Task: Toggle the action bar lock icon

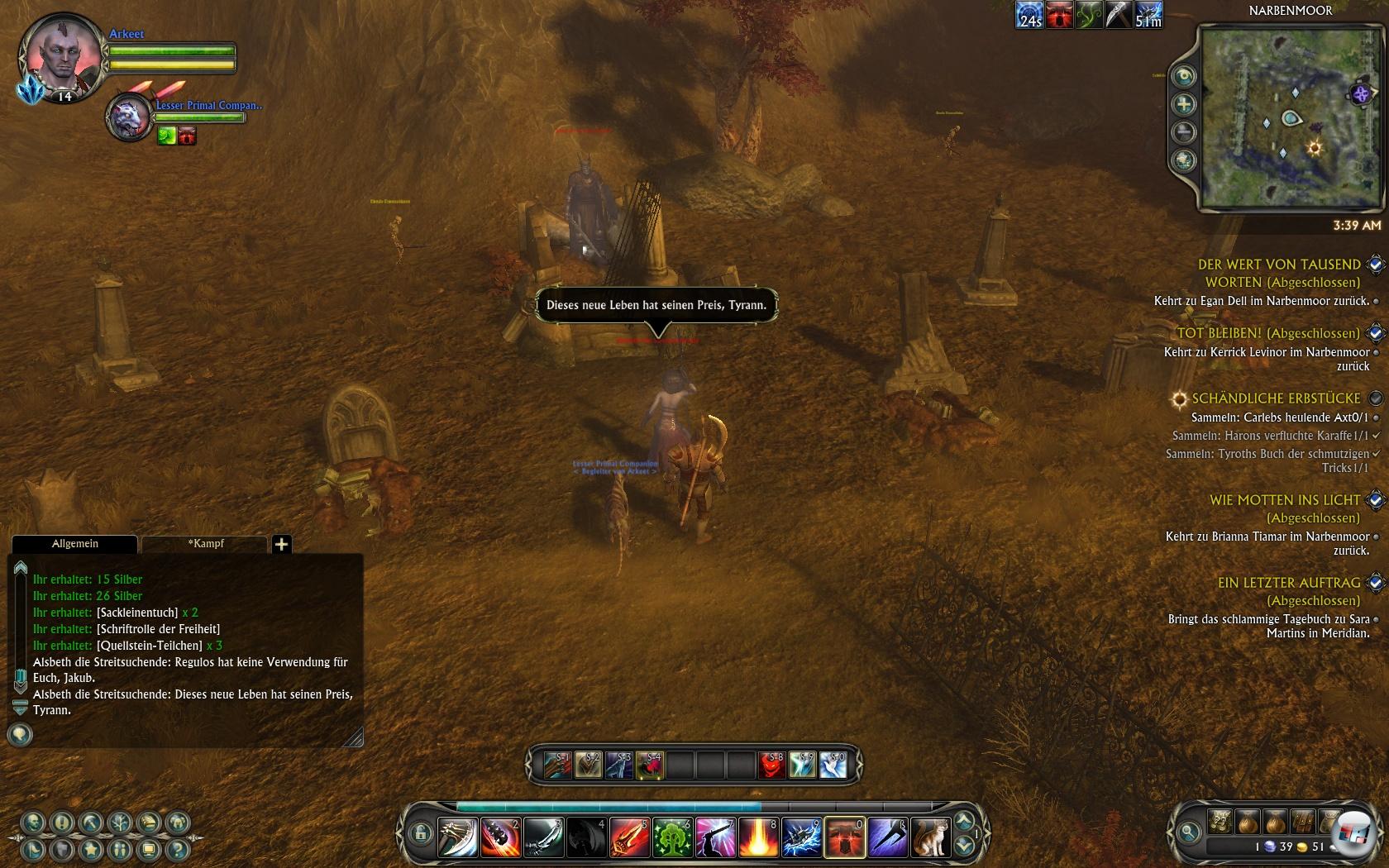Action: click(x=419, y=832)
